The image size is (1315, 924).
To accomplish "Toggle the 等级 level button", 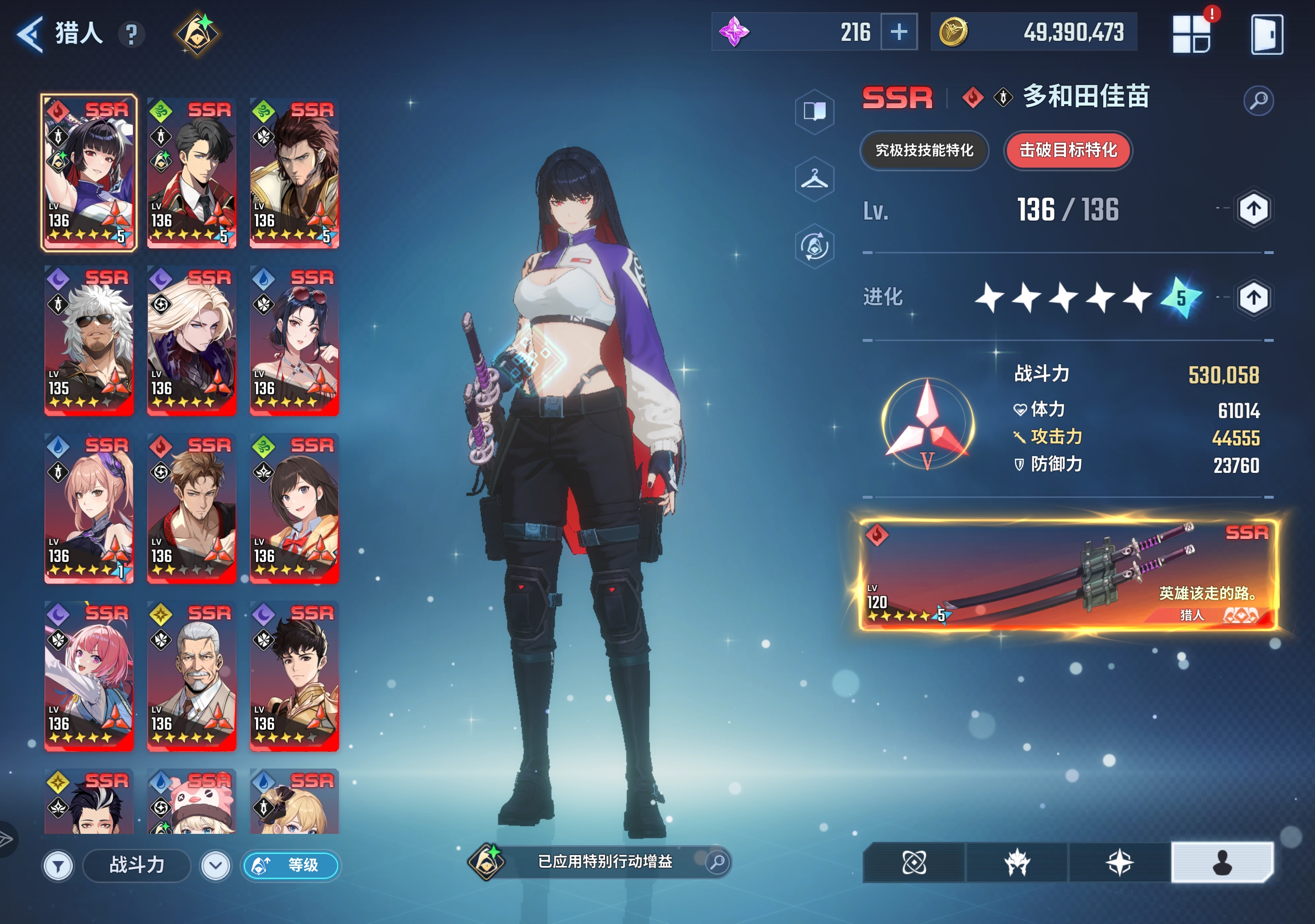I will (x=291, y=865).
